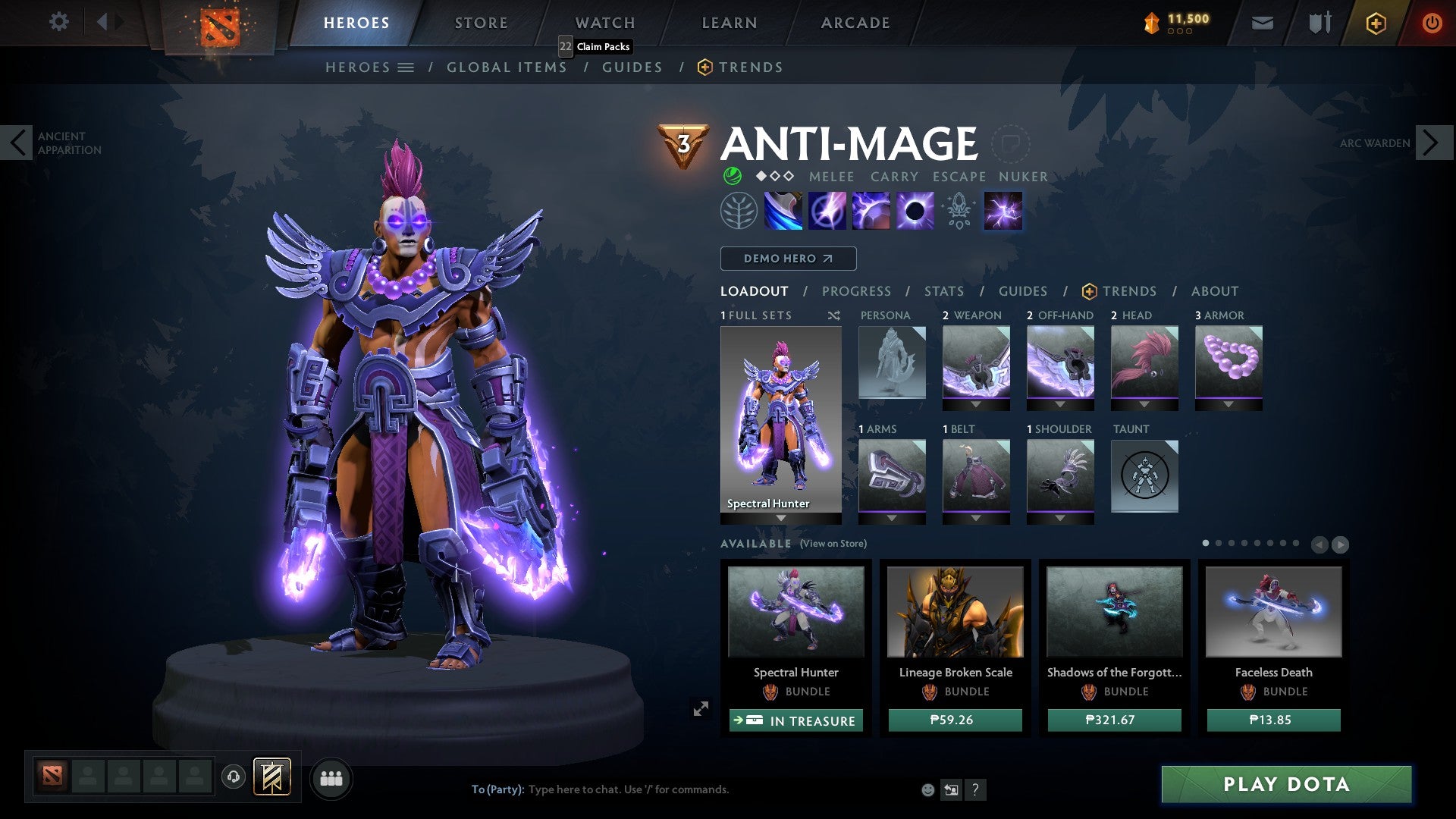
Task: Open the Arcade menu tab
Action: click(x=855, y=23)
